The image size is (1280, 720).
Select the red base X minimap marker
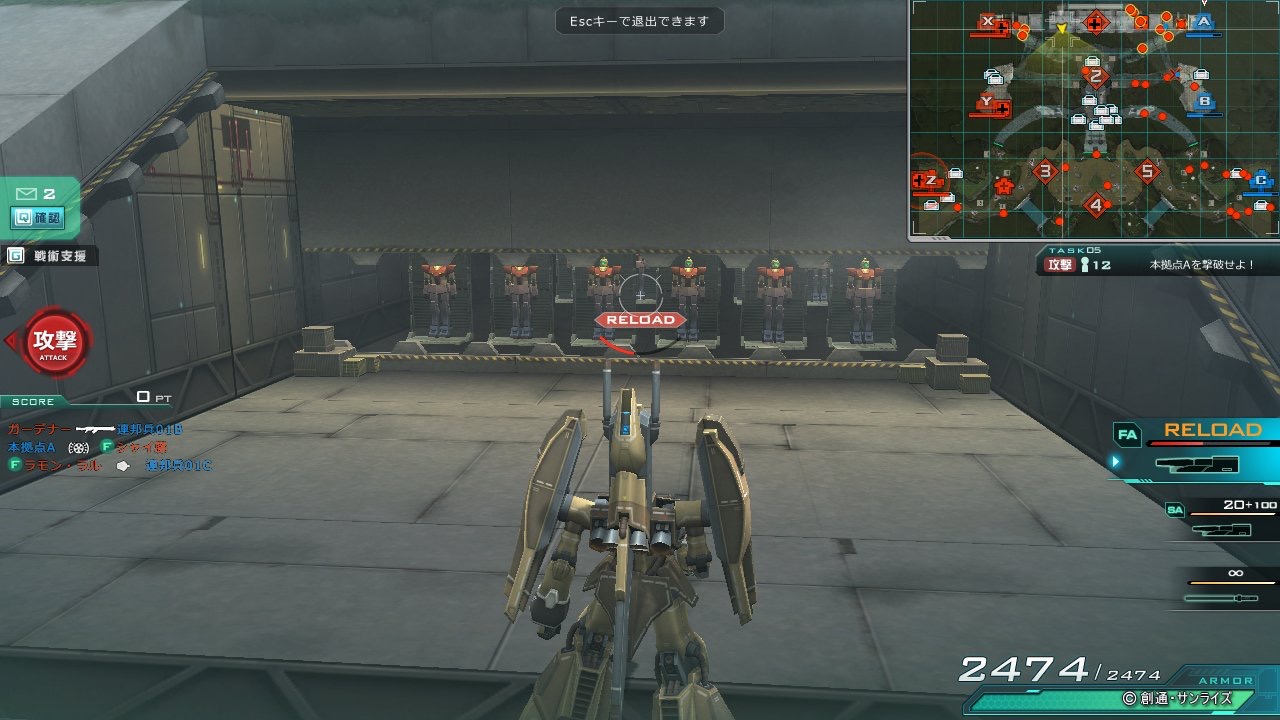(x=989, y=21)
